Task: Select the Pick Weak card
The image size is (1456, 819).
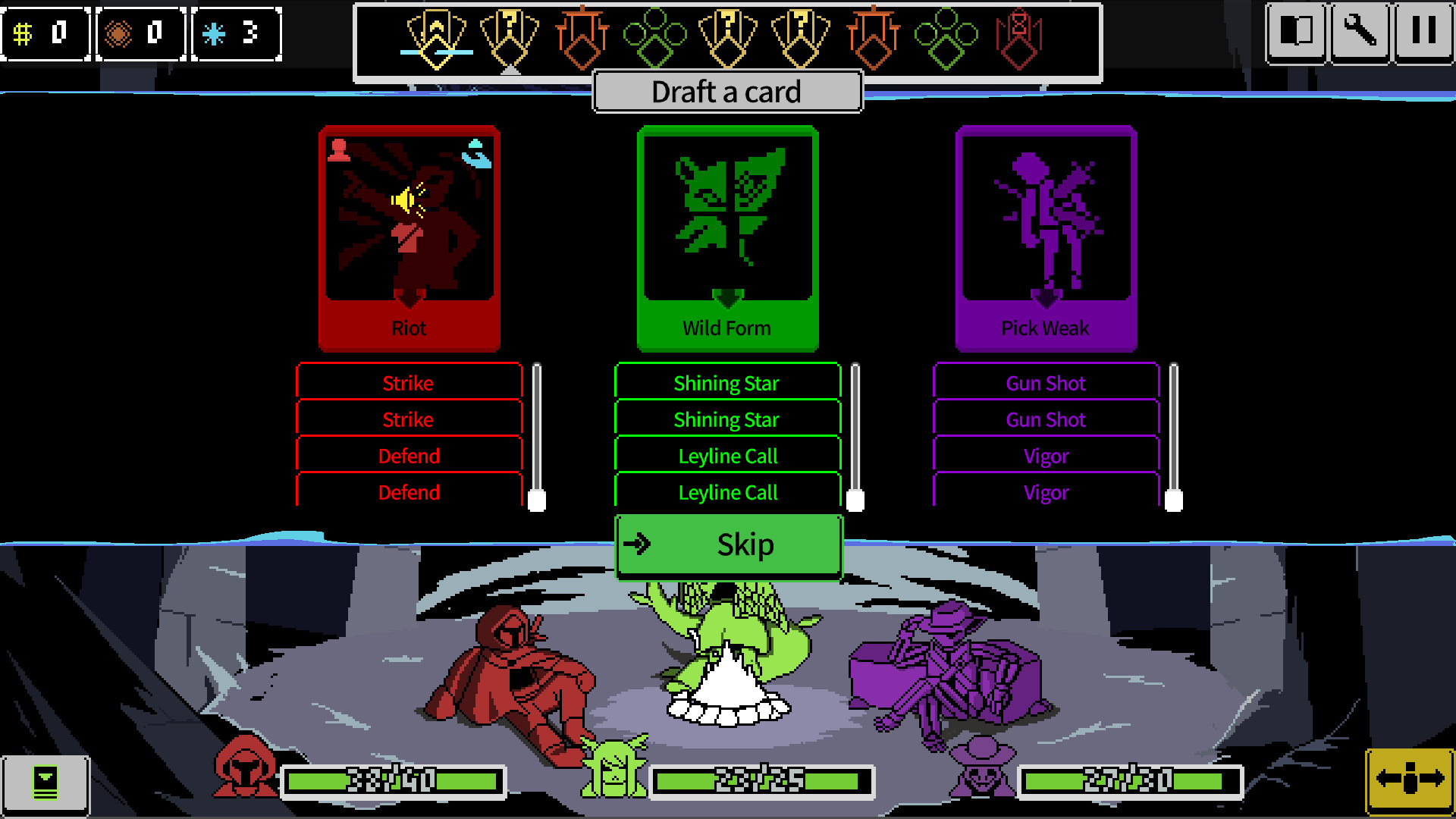Action: 1046,235
